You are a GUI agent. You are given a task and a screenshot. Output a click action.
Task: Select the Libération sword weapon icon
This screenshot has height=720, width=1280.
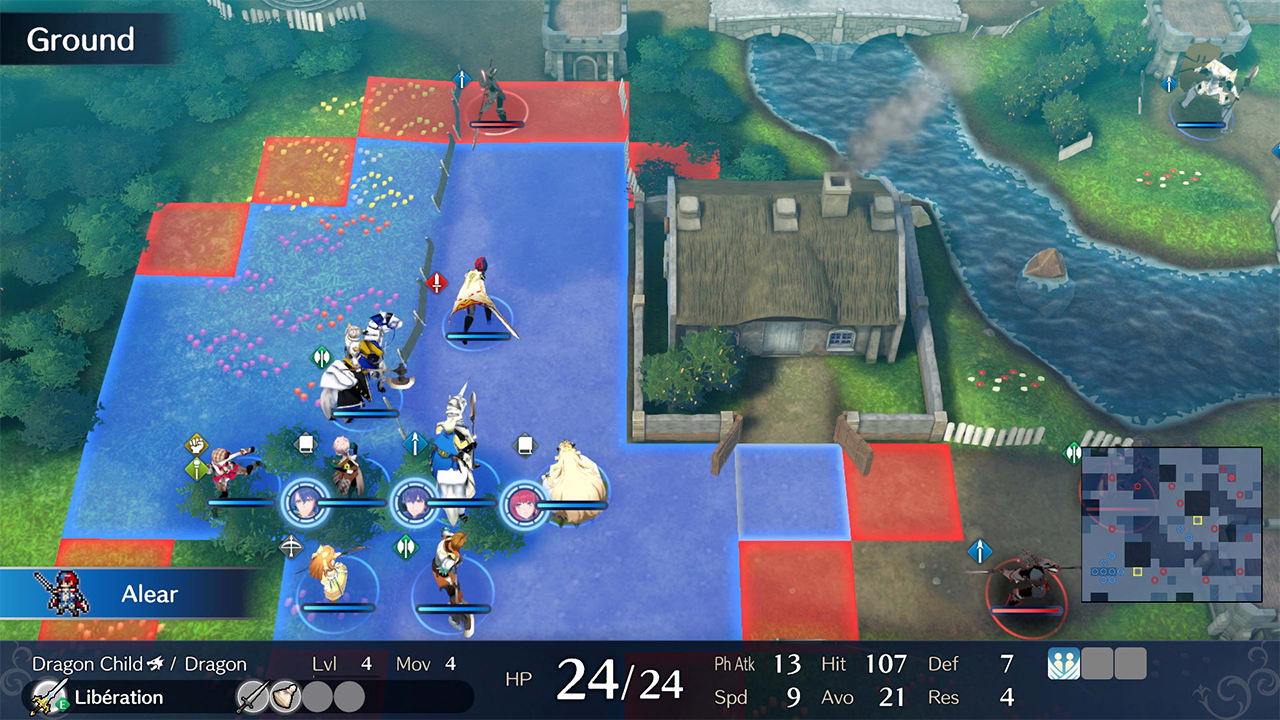[46, 694]
